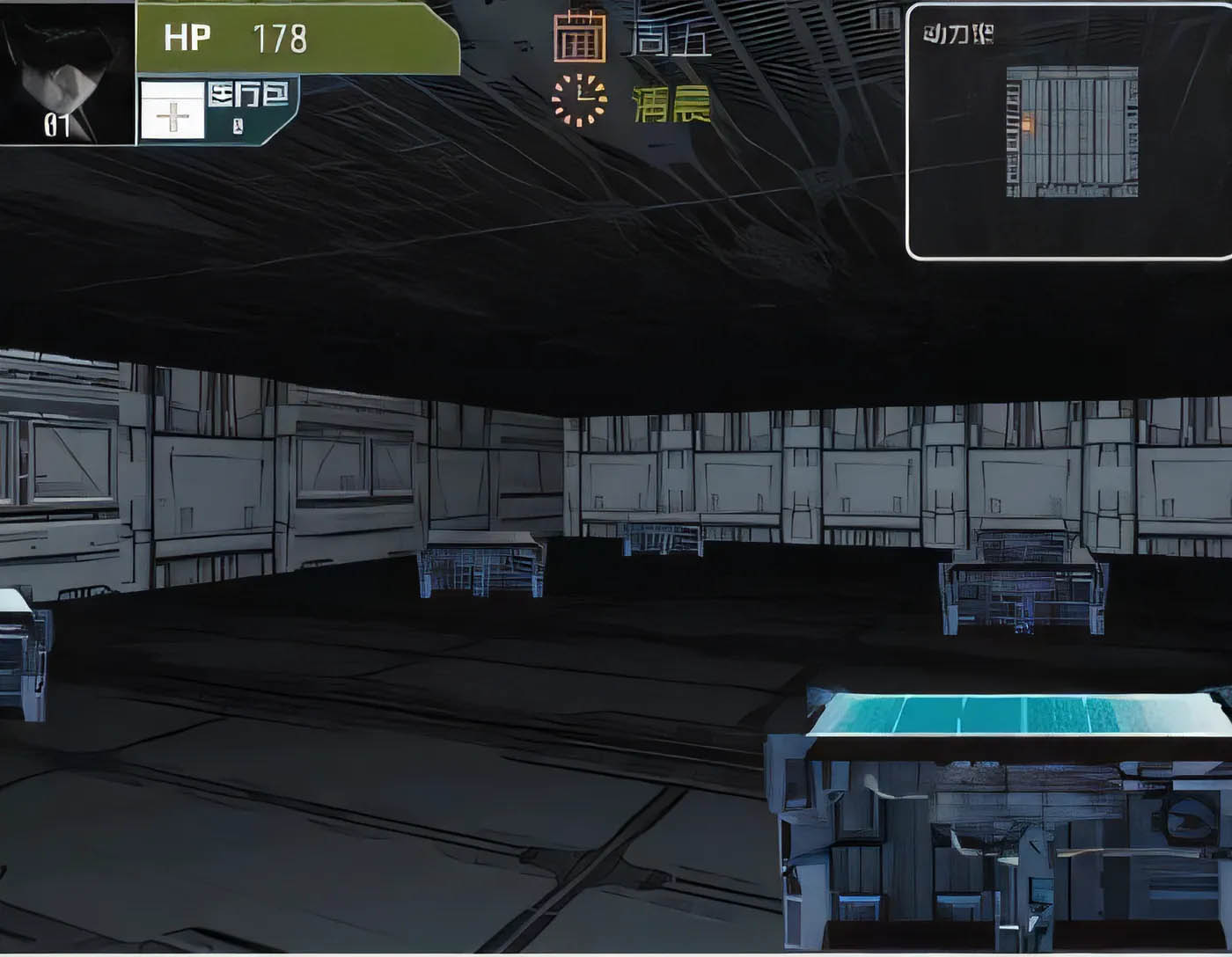1232x957 pixels.
Task: Open the calendar icon showing 周五
Action: (582, 37)
